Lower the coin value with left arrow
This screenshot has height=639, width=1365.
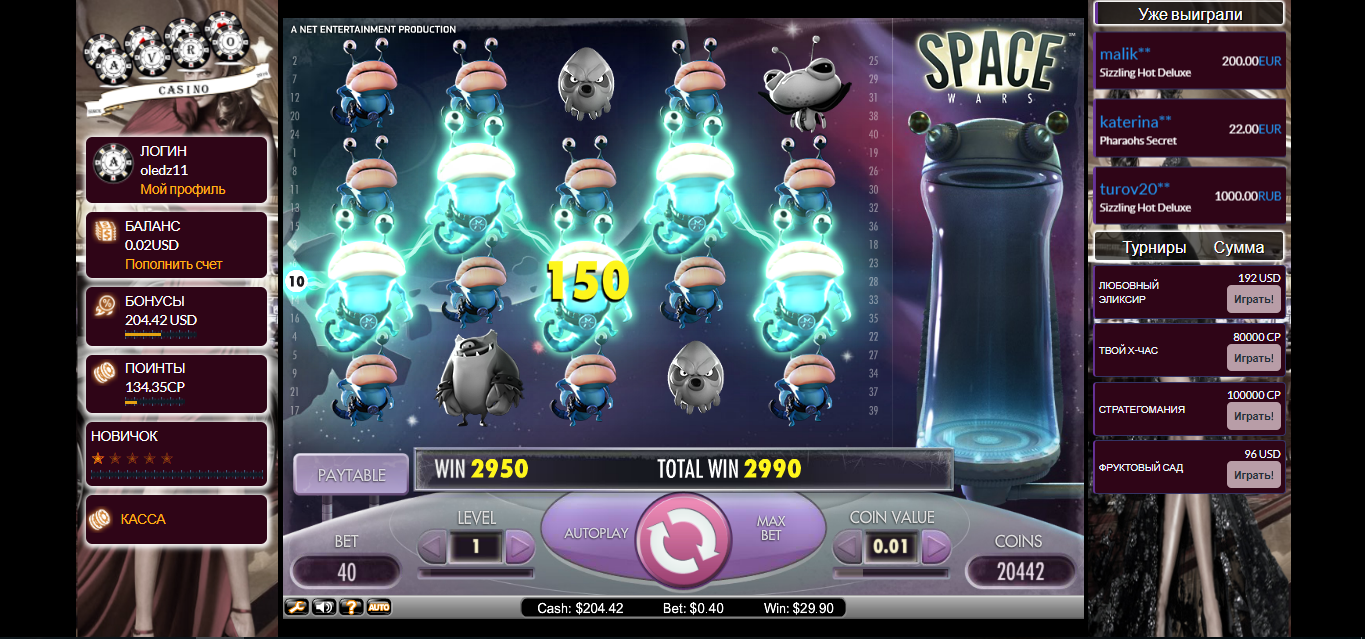point(849,547)
